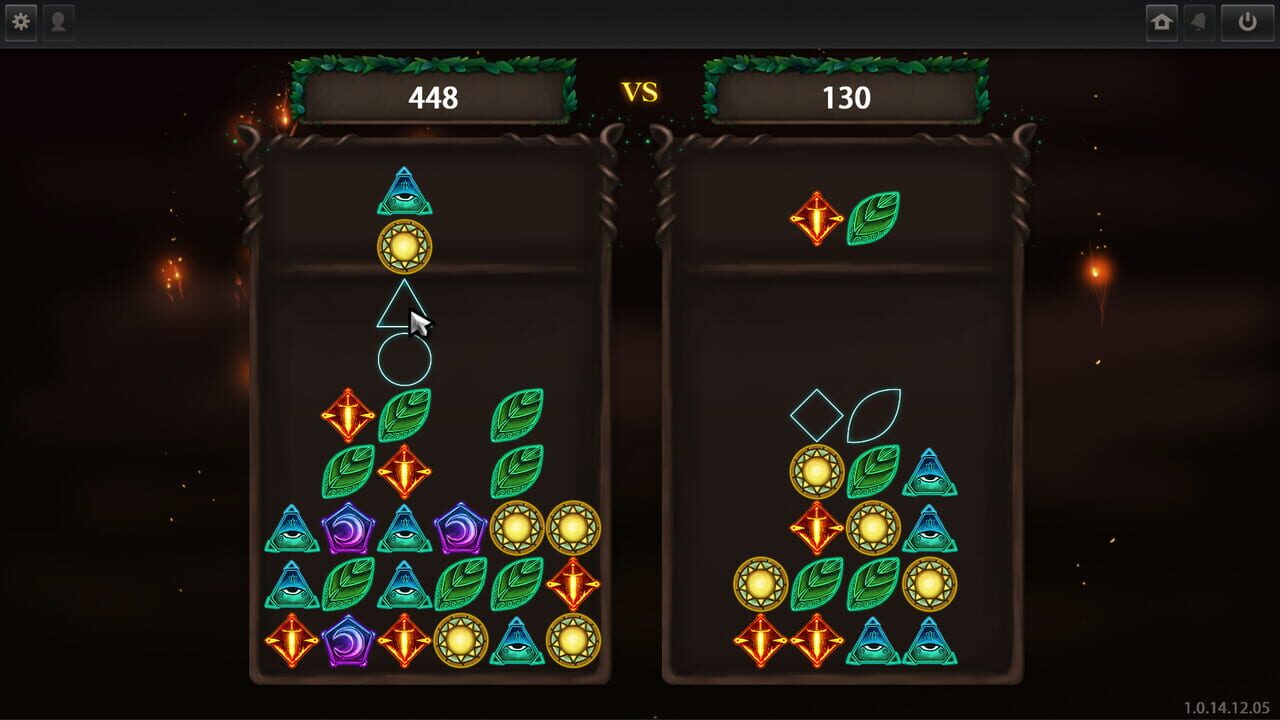This screenshot has width=1280, height=720.
Task: Select the topmost blue eye triangle gem
Action: [404, 193]
